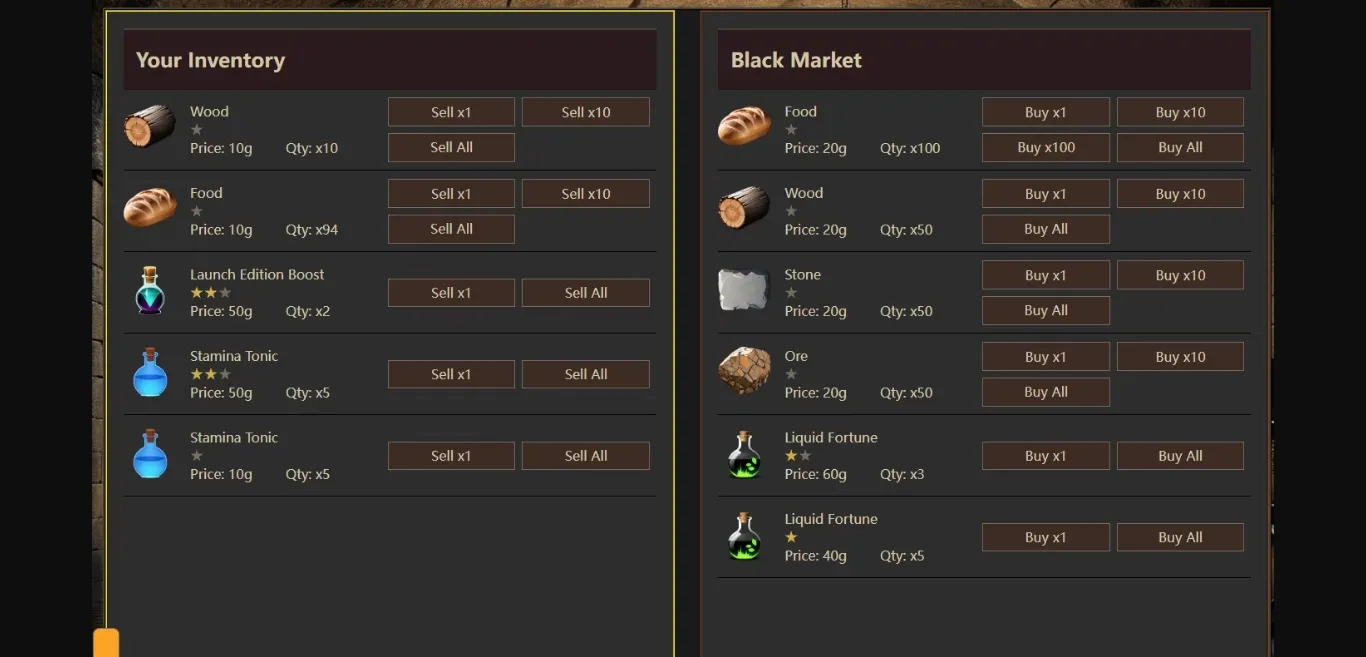Buy one 60g Liquid Fortune
Screen dimensions: 1366x657
(x=1045, y=456)
